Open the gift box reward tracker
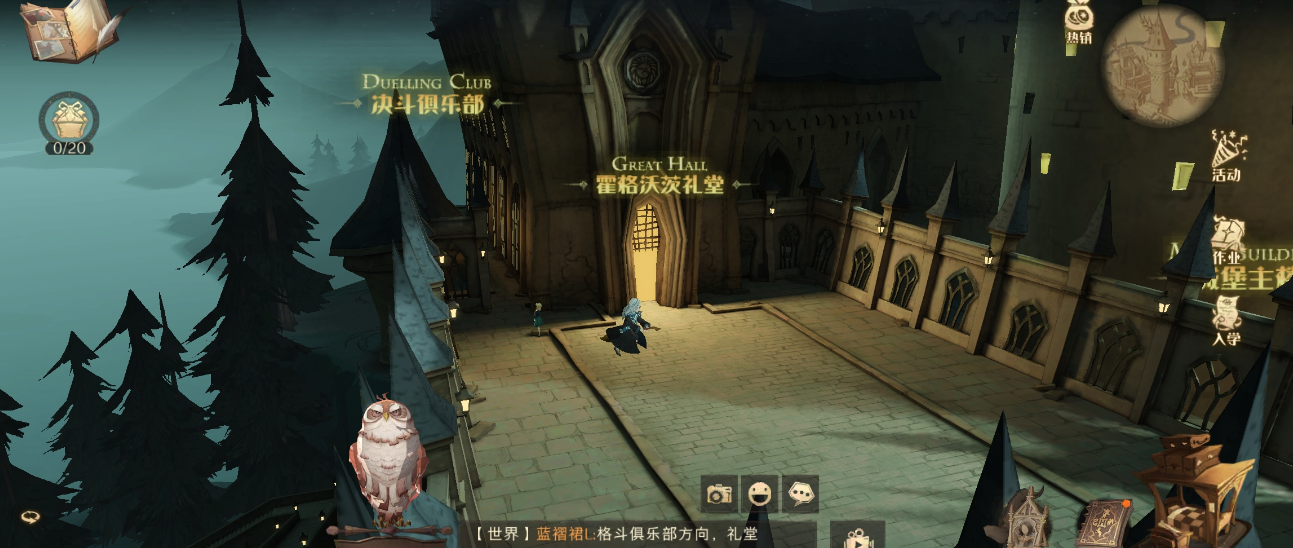 pos(69,122)
